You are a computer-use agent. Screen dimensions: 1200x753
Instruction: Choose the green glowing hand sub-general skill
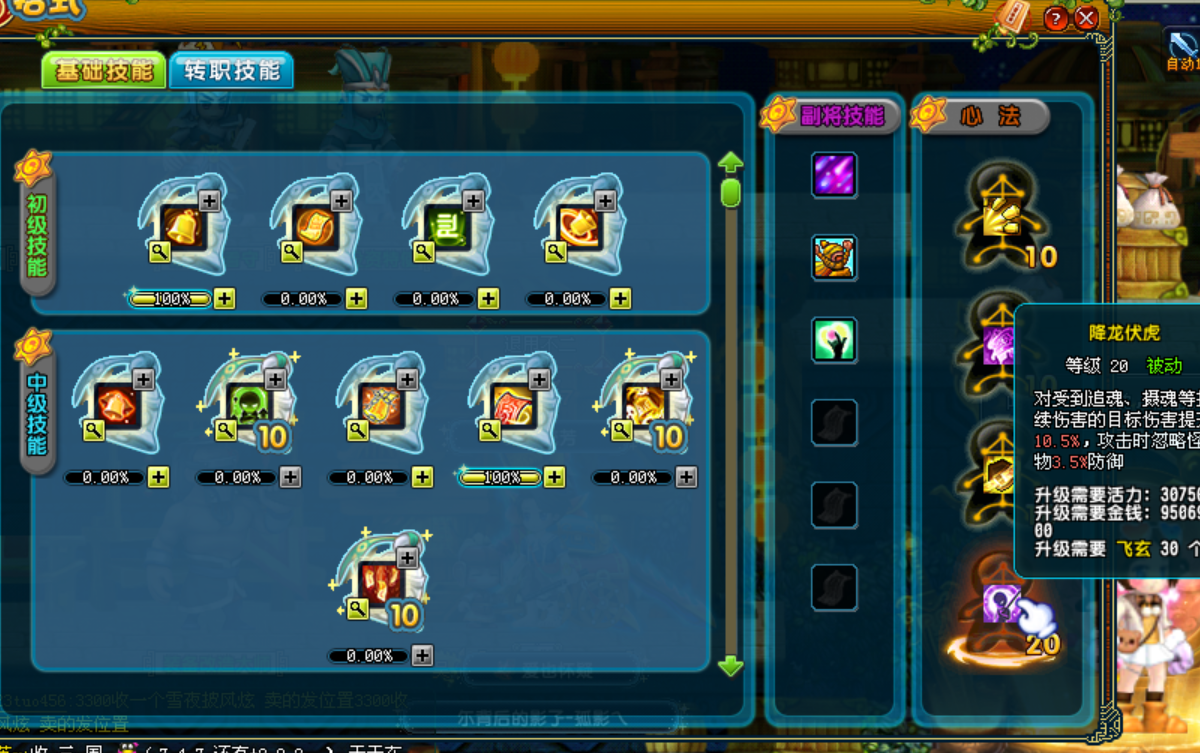click(833, 340)
